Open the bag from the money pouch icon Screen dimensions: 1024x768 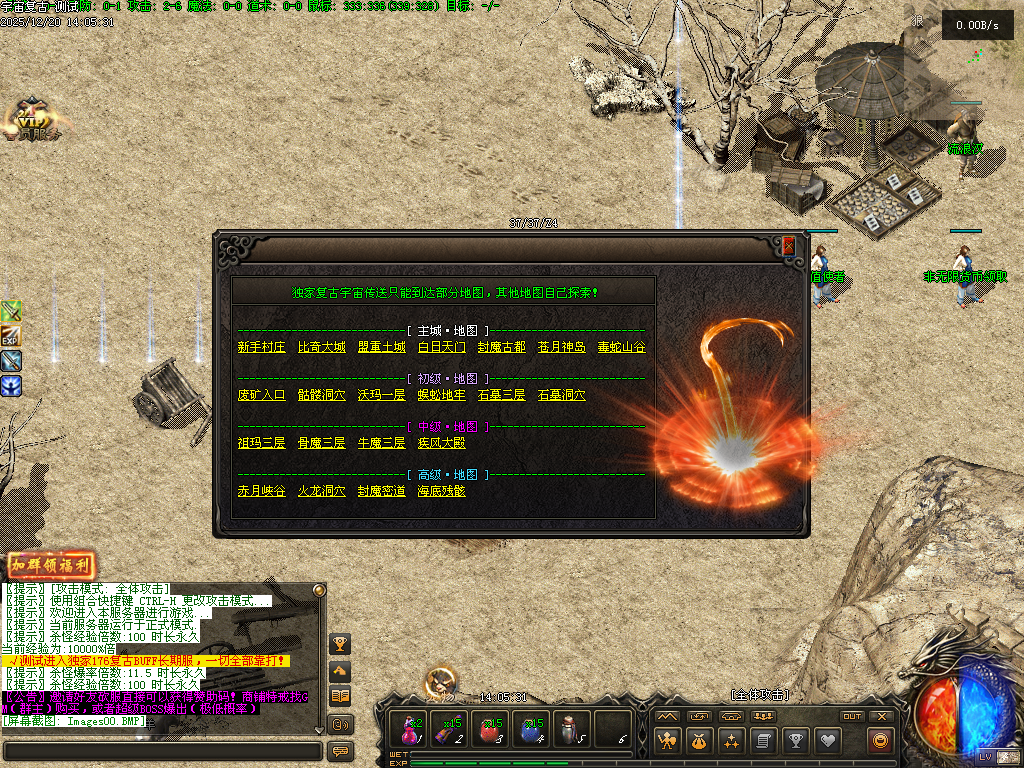[700, 741]
